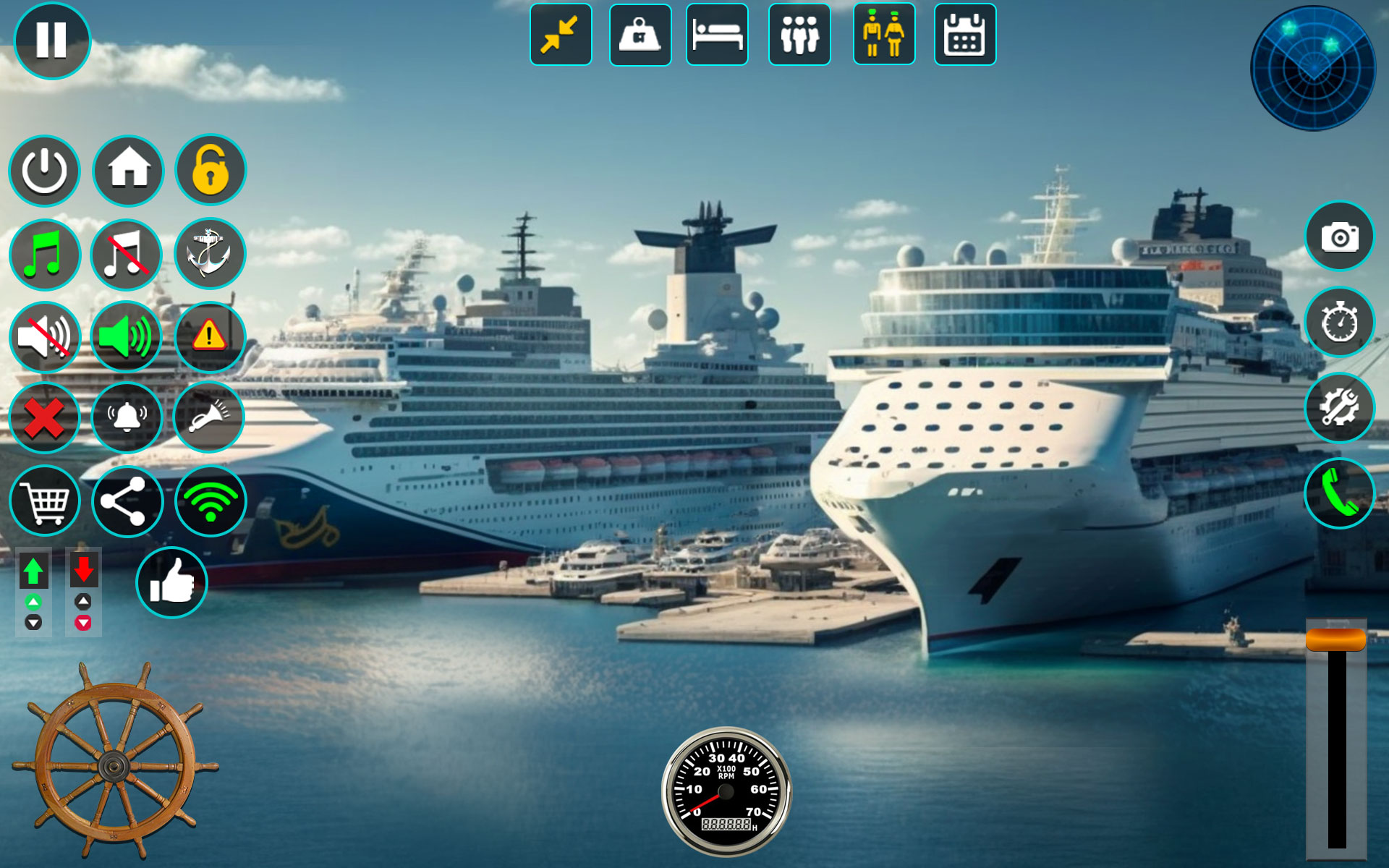Tap the ship horn icon
The image size is (1389, 868).
[209, 418]
